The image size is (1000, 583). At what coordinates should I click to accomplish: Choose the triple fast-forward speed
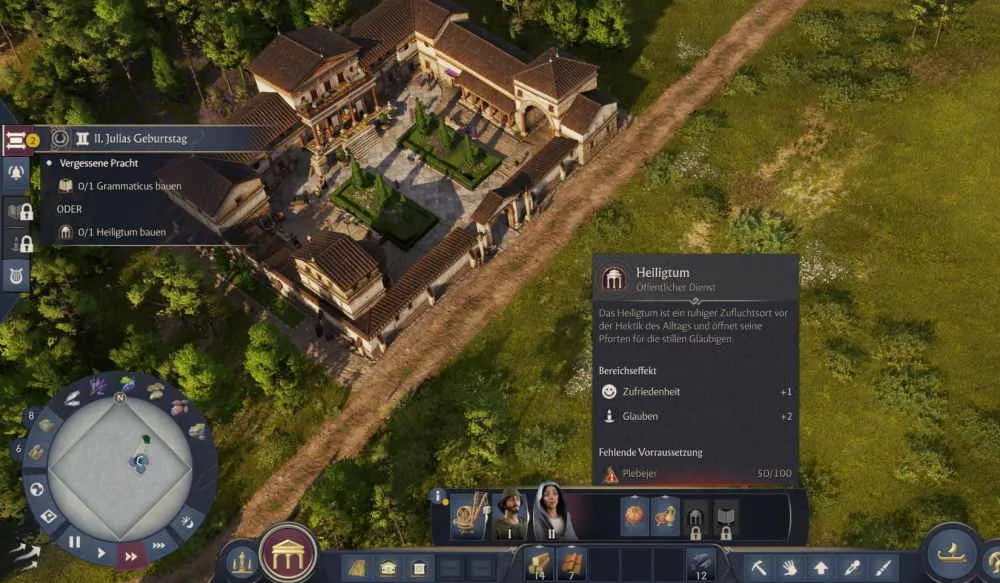[159, 546]
